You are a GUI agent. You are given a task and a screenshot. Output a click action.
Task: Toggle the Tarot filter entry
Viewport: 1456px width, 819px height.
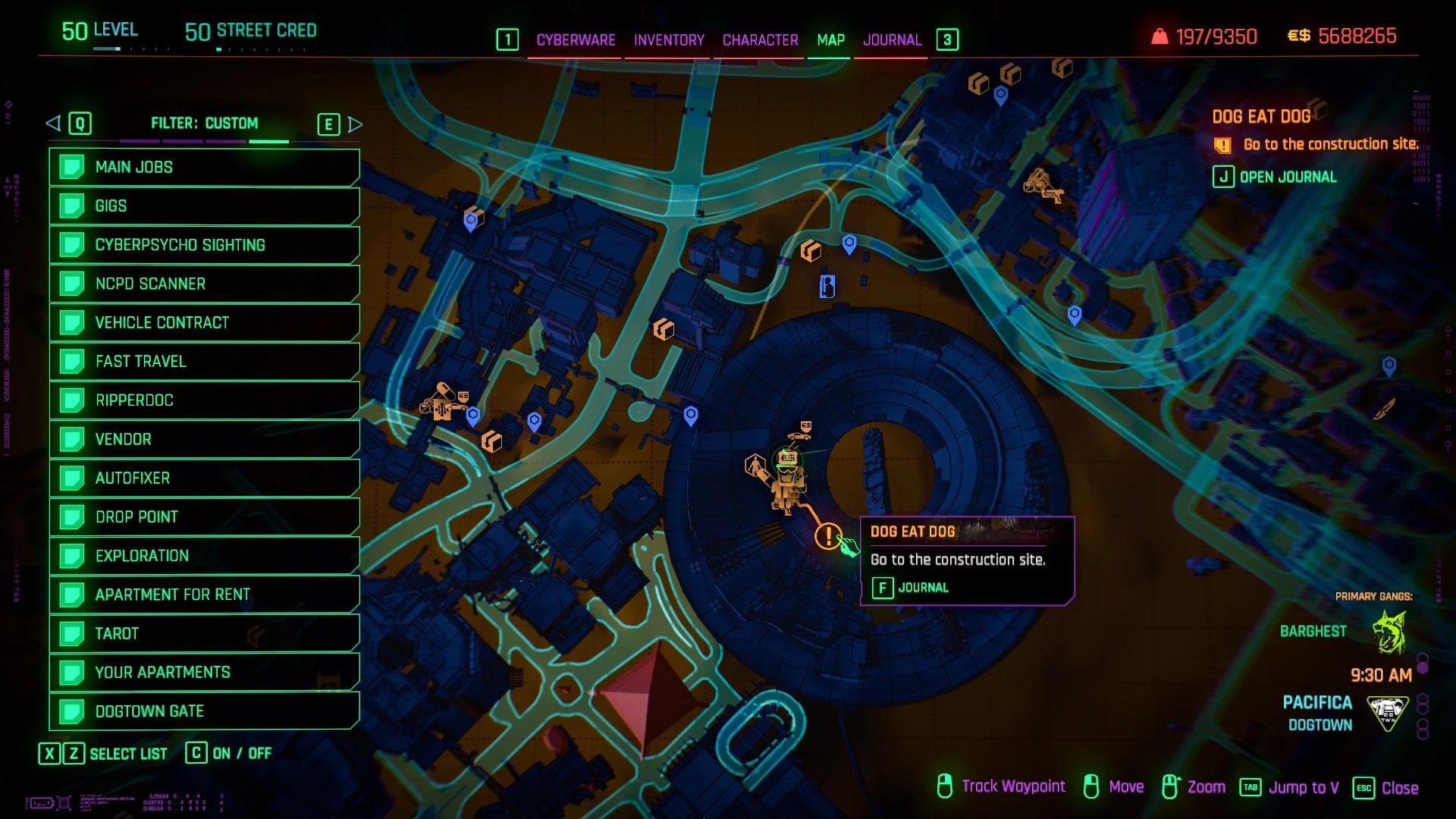[204, 634]
